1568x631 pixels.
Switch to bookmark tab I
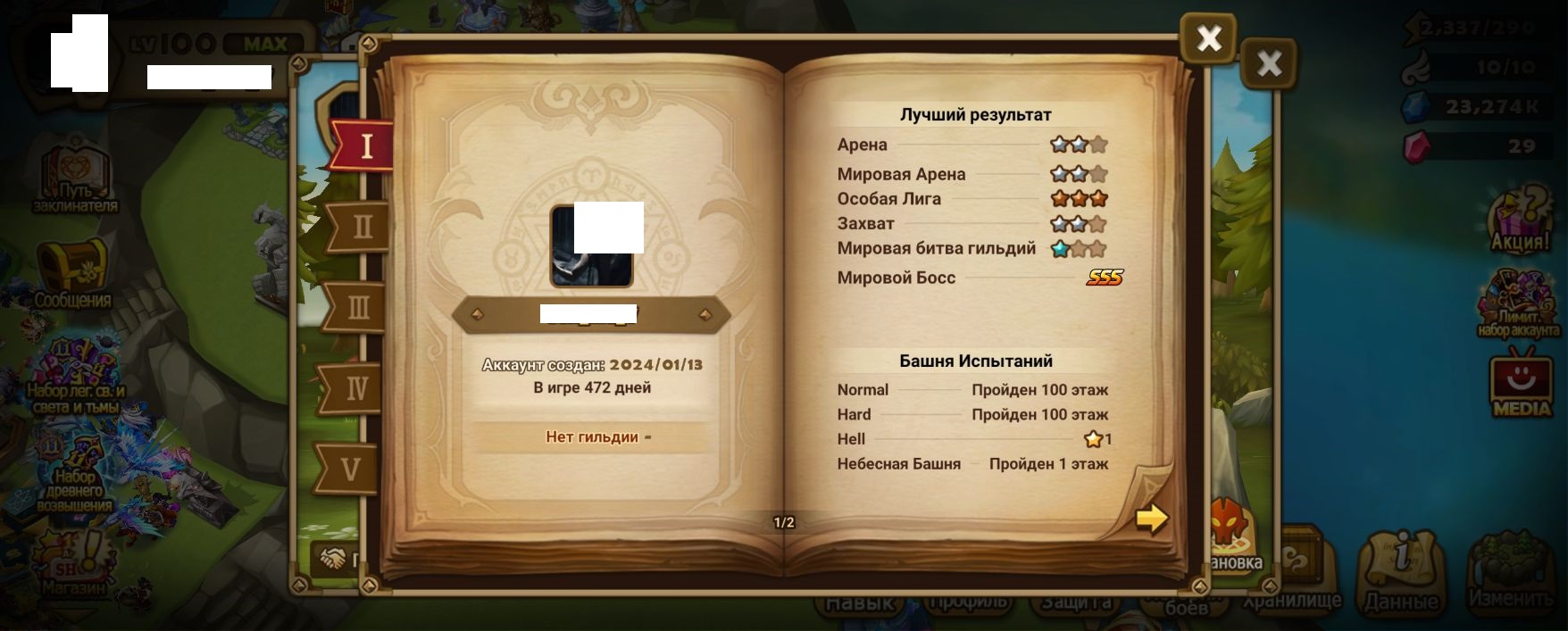[364, 145]
